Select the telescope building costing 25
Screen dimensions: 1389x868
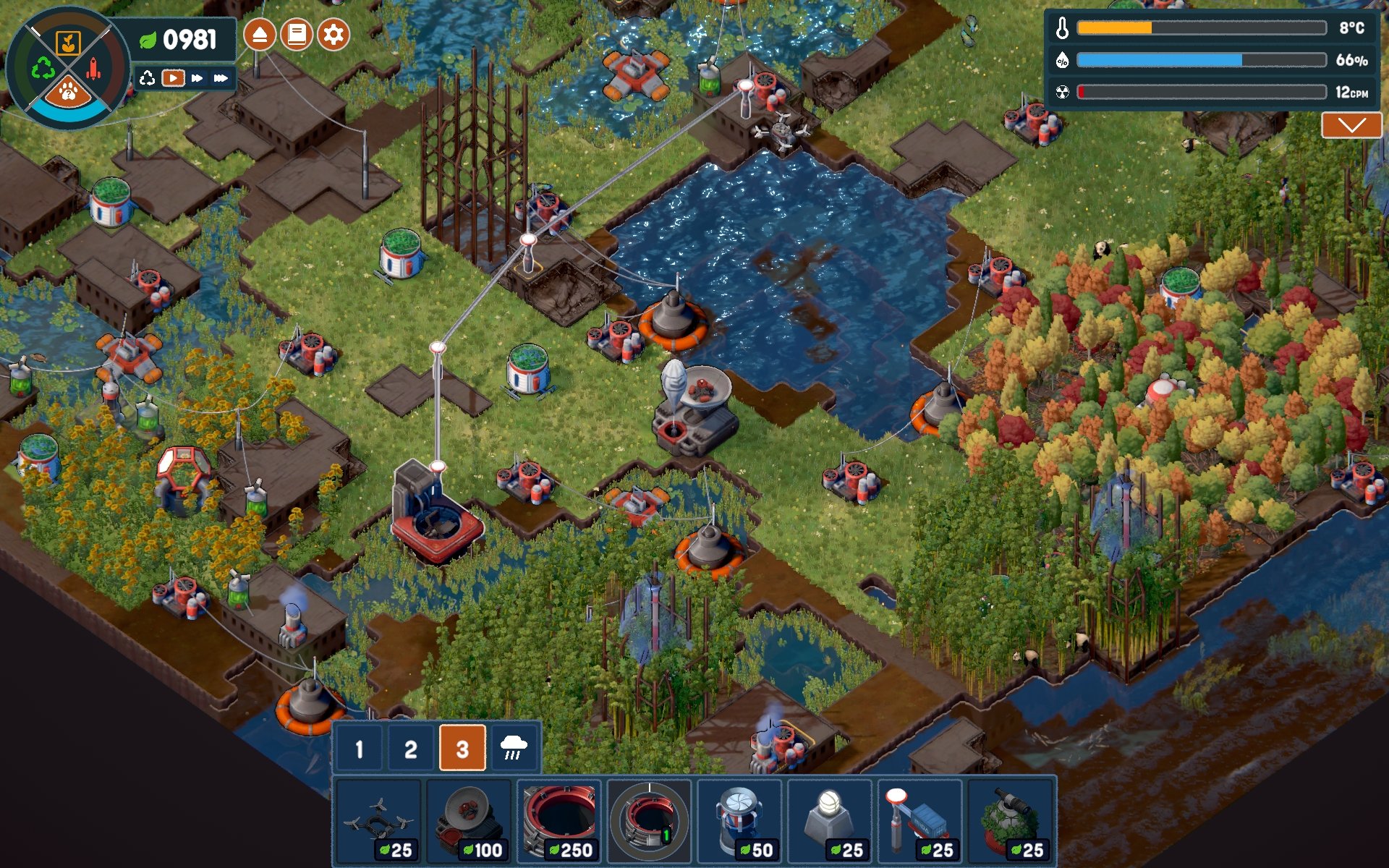[1011, 821]
